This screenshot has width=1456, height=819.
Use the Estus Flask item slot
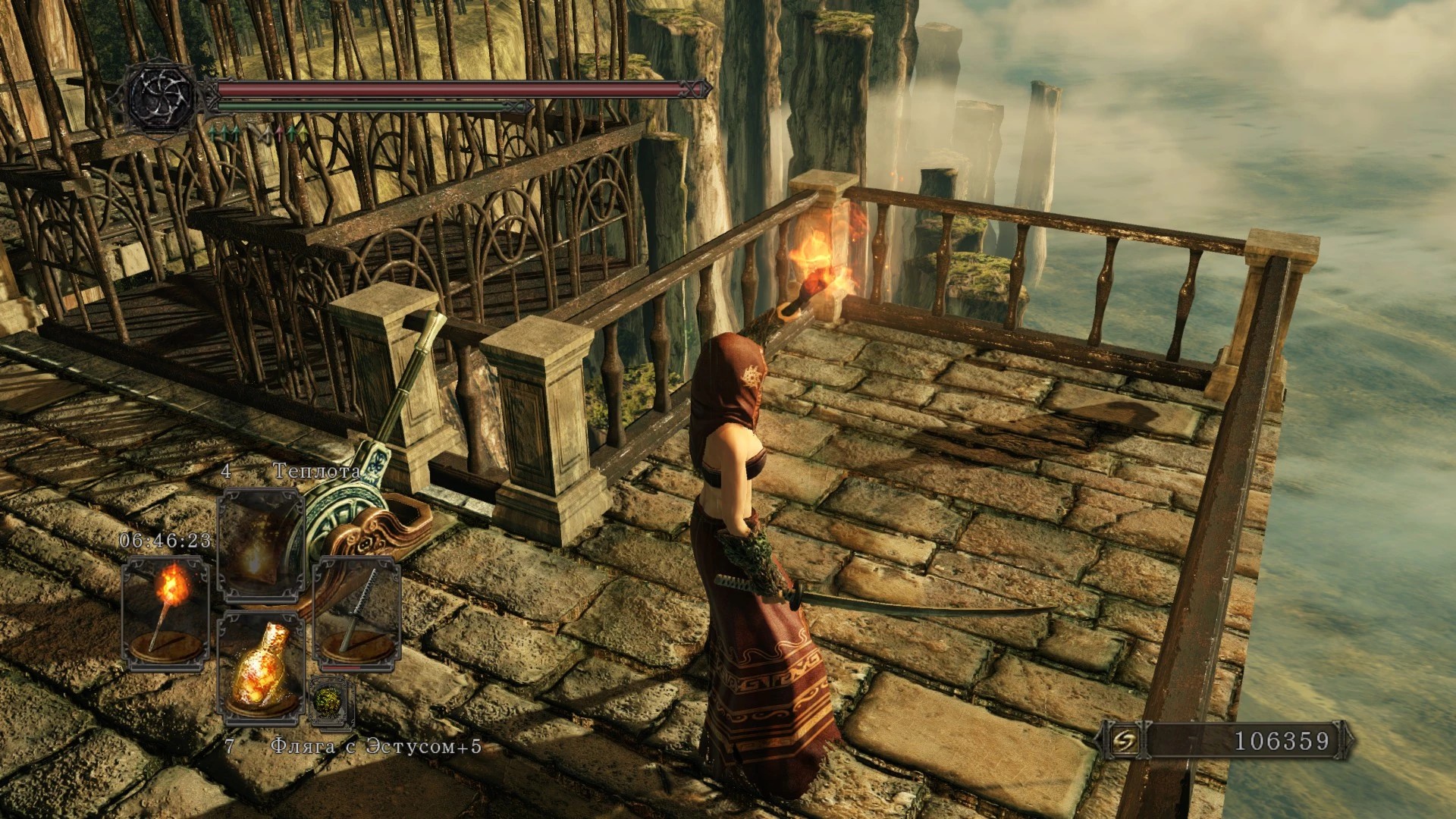(x=260, y=669)
